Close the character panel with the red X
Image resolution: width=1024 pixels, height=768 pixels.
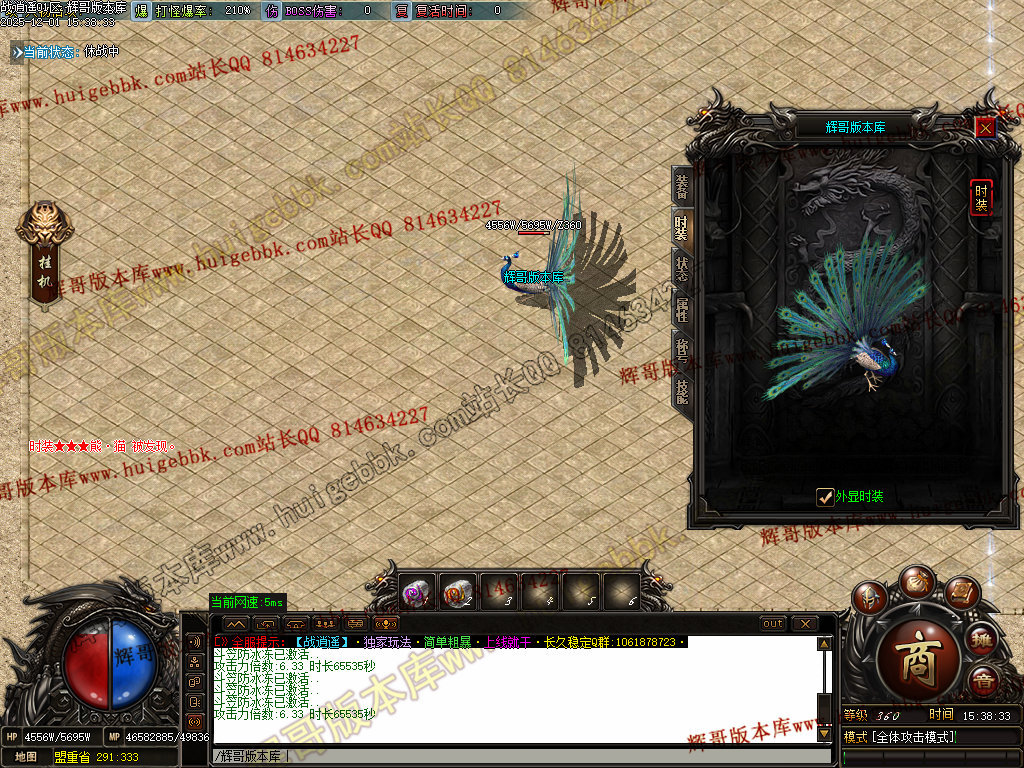985,127
